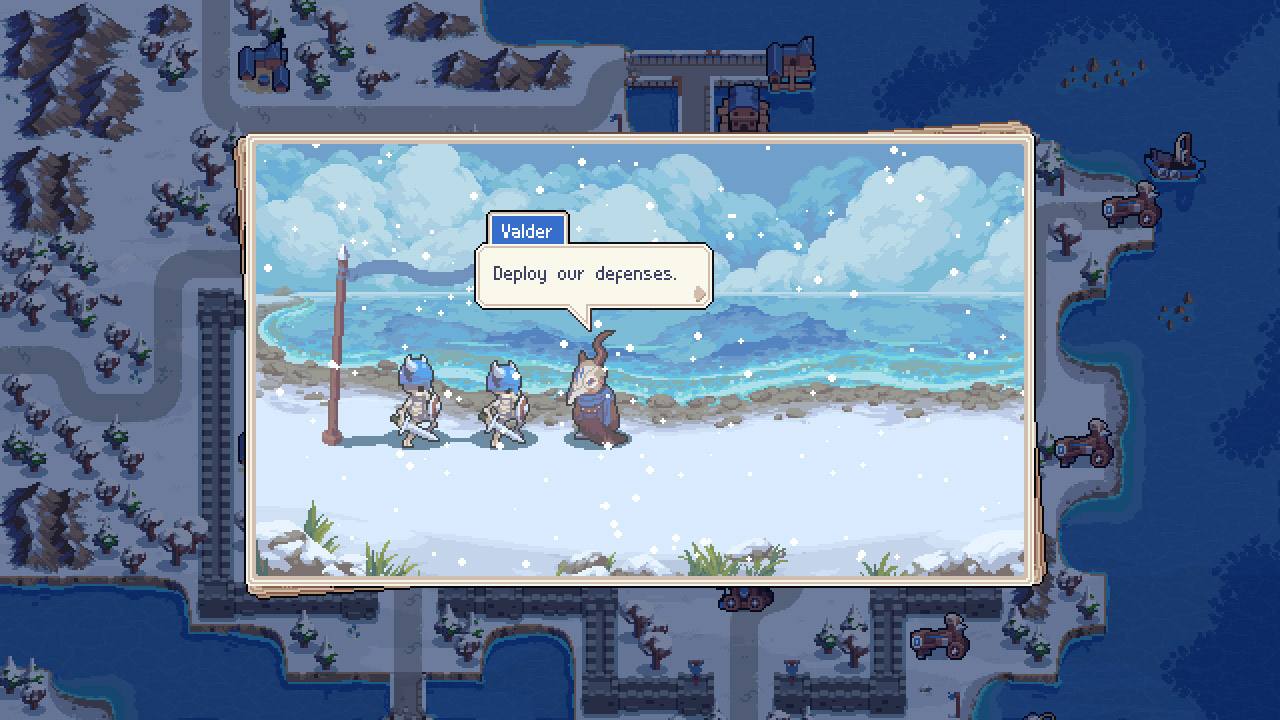Click the Valder nameplate above the dialogue
The image size is (1280, 720).
click(x=527, y=231)
